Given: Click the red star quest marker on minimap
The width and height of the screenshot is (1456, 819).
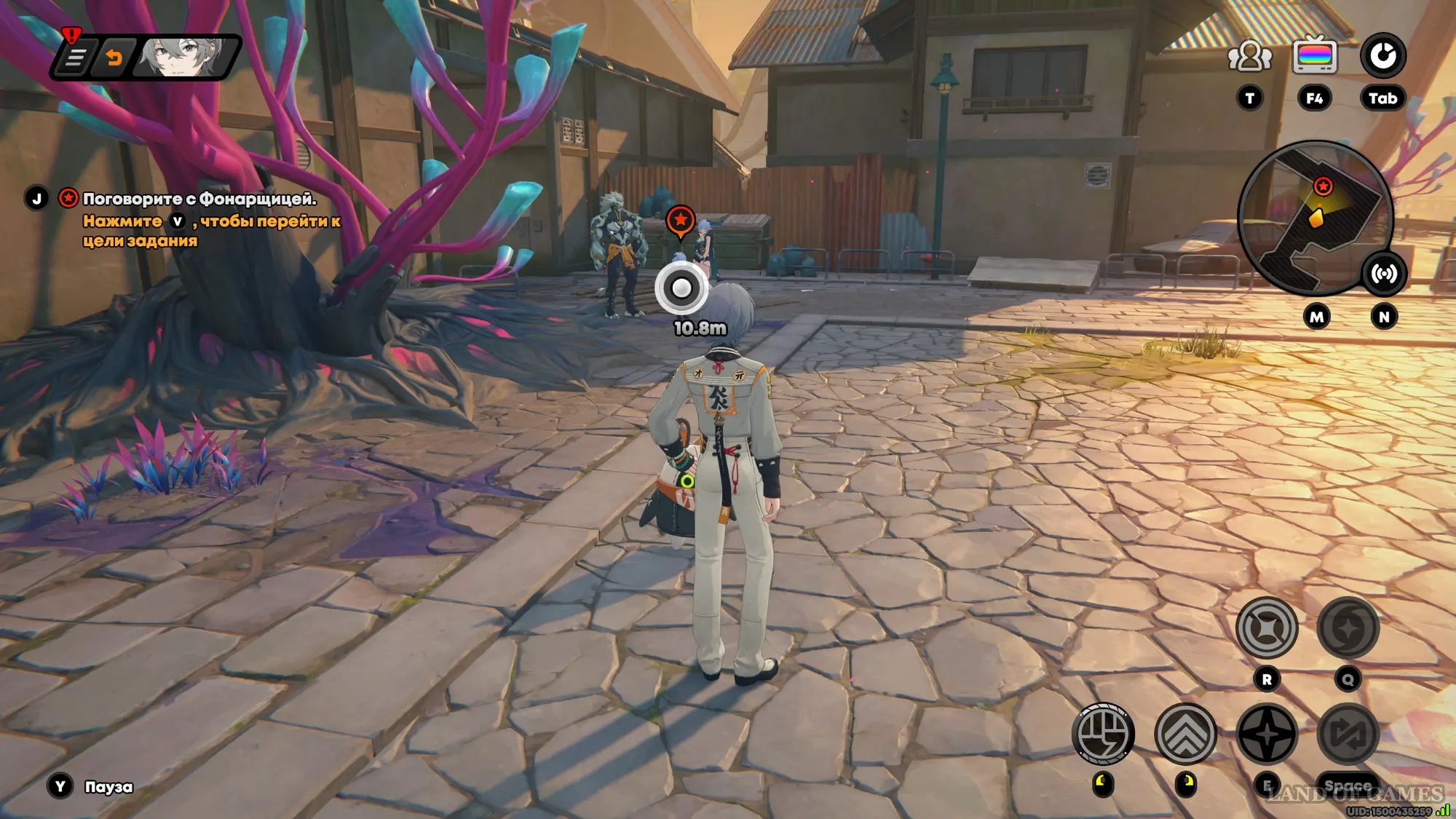Looking at the screenshot, I should coord(1323,186).
